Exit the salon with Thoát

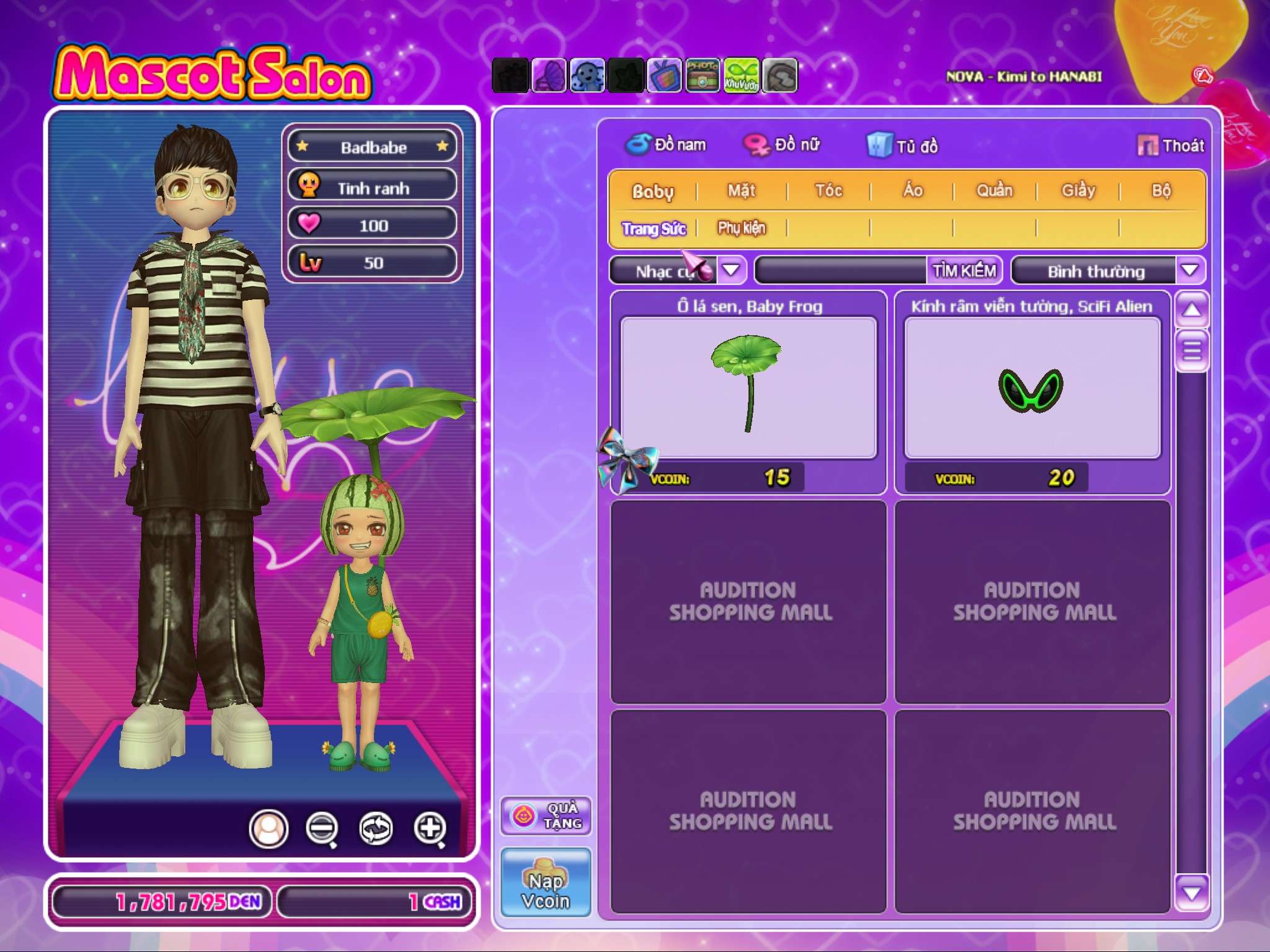click(1171, 146)
